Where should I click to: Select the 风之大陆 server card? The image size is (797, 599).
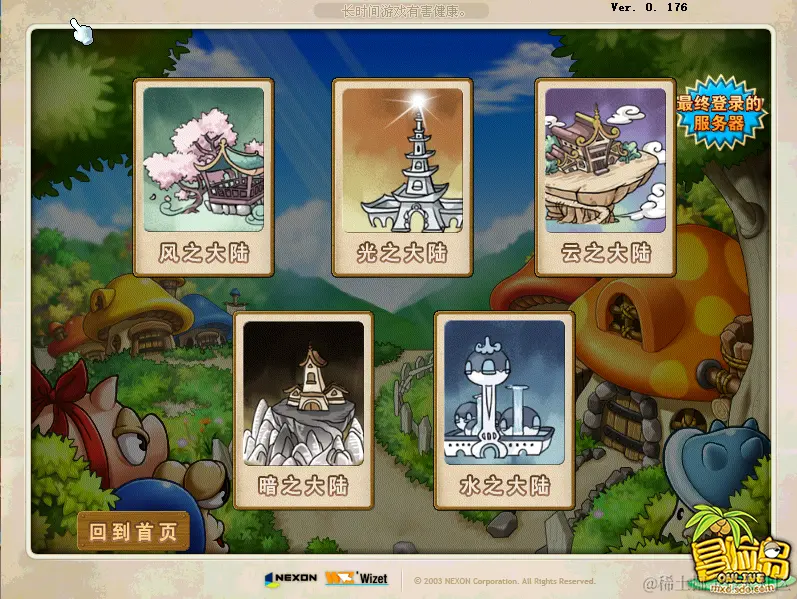pyautogui.click(x=203, y=177)
